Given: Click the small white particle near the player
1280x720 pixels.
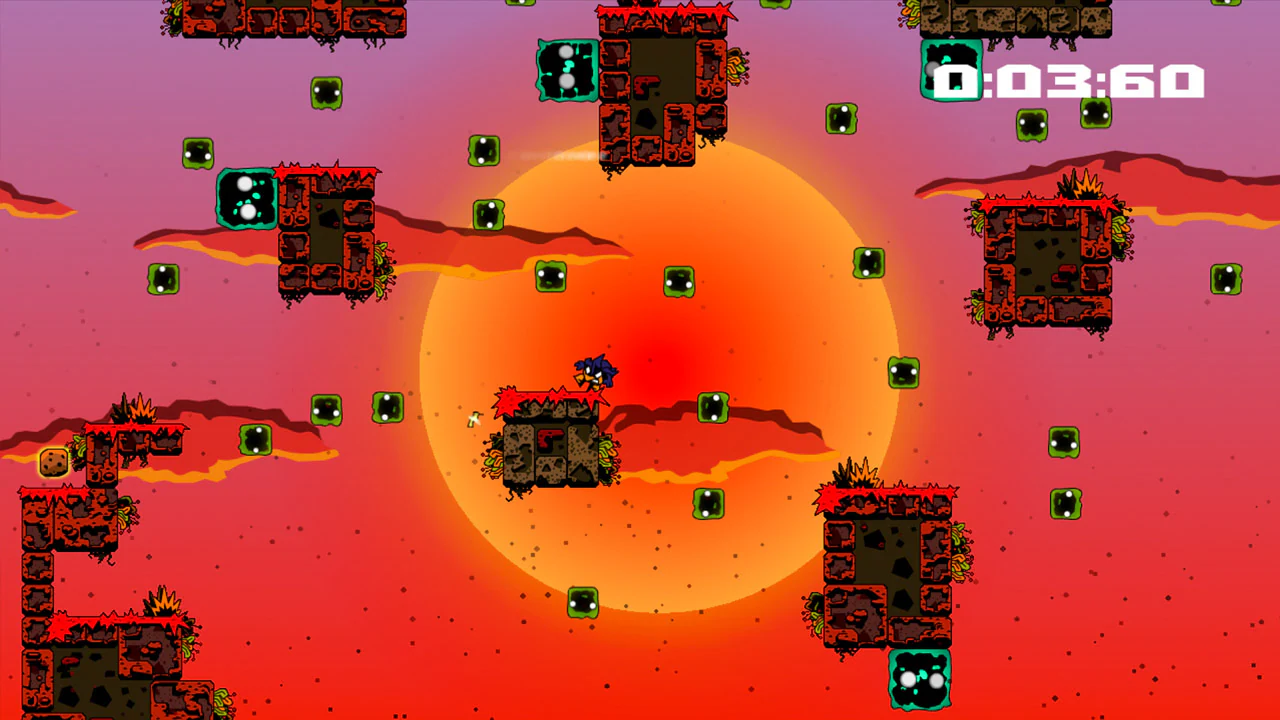Looking at the screenshot, I should (x=474, y=420).
